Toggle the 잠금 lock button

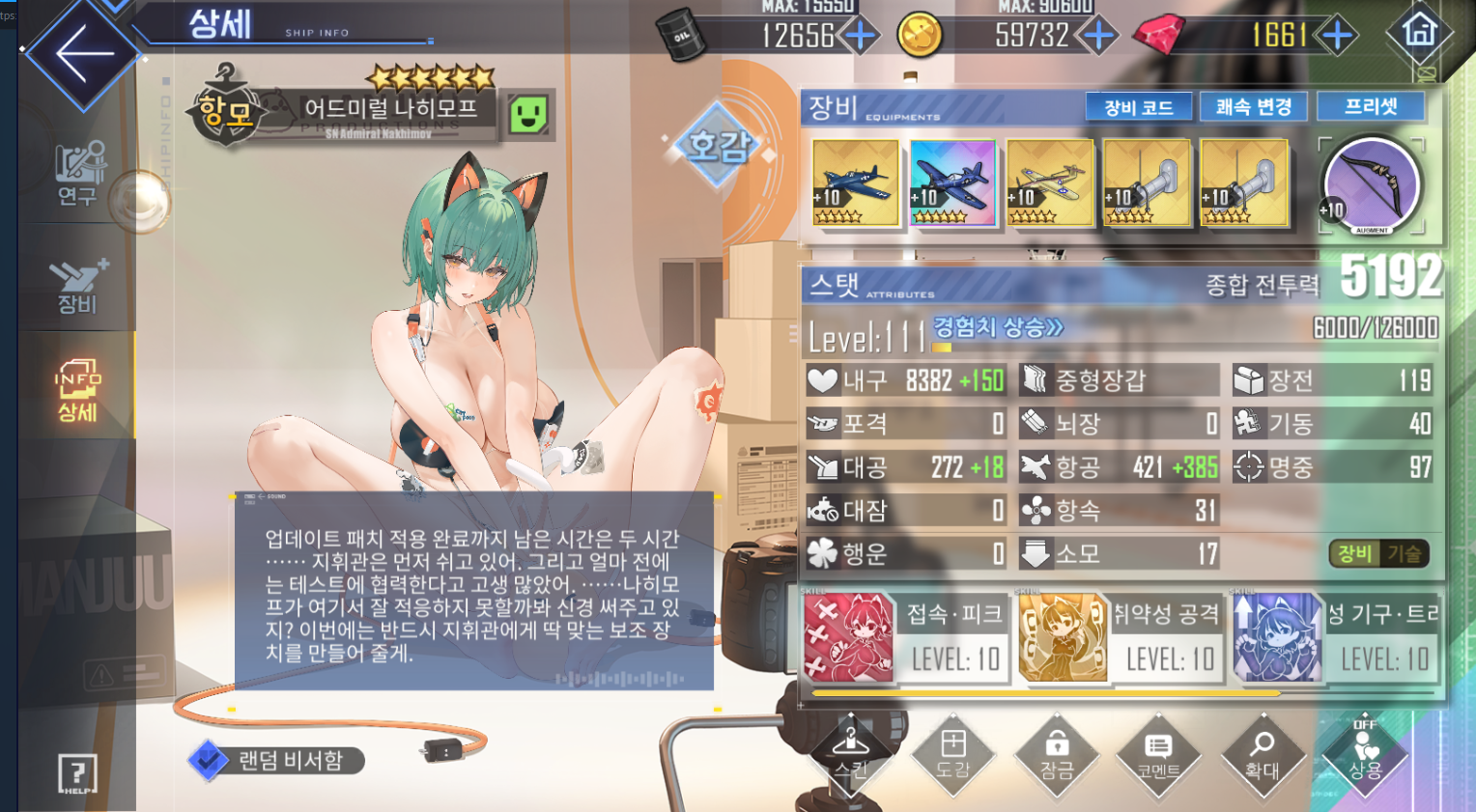[x=1056, y=756]
